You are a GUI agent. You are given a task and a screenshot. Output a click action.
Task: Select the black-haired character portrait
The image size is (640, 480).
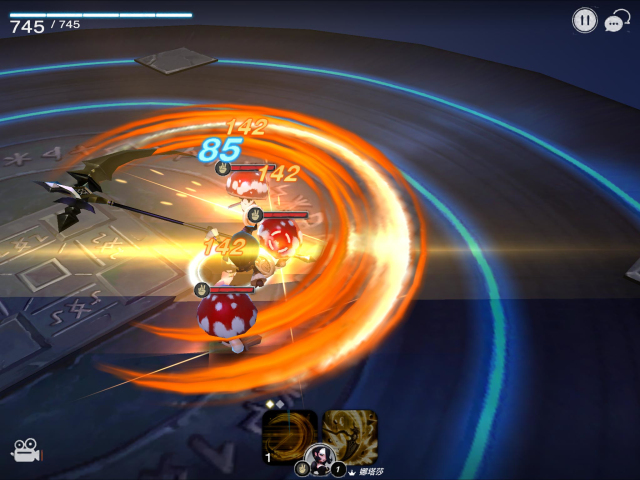[x=319, y=459]
